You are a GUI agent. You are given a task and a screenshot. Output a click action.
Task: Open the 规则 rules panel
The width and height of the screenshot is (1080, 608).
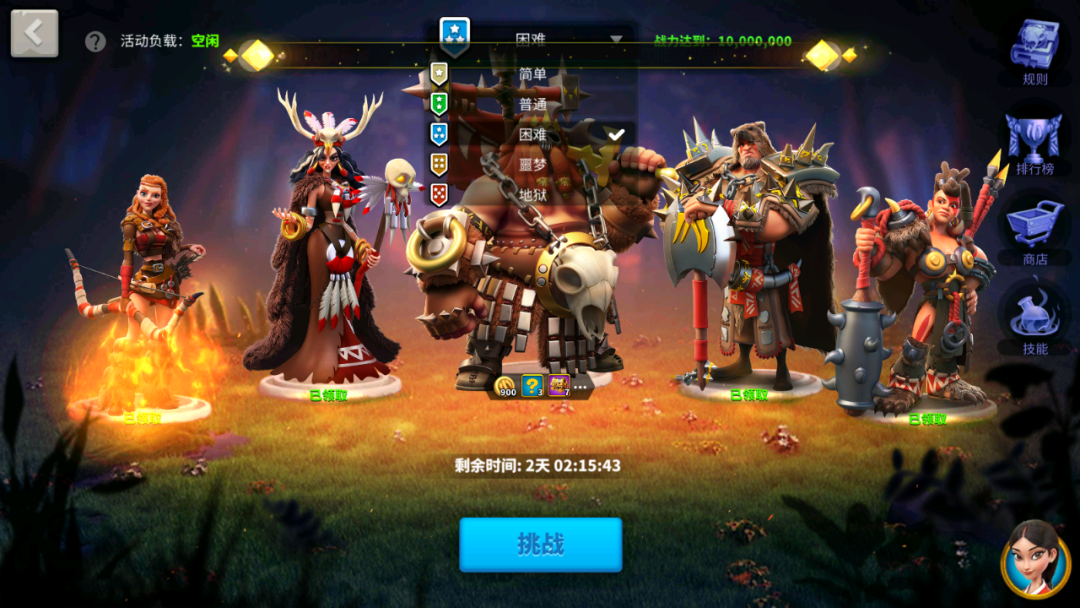(1035, 50)
